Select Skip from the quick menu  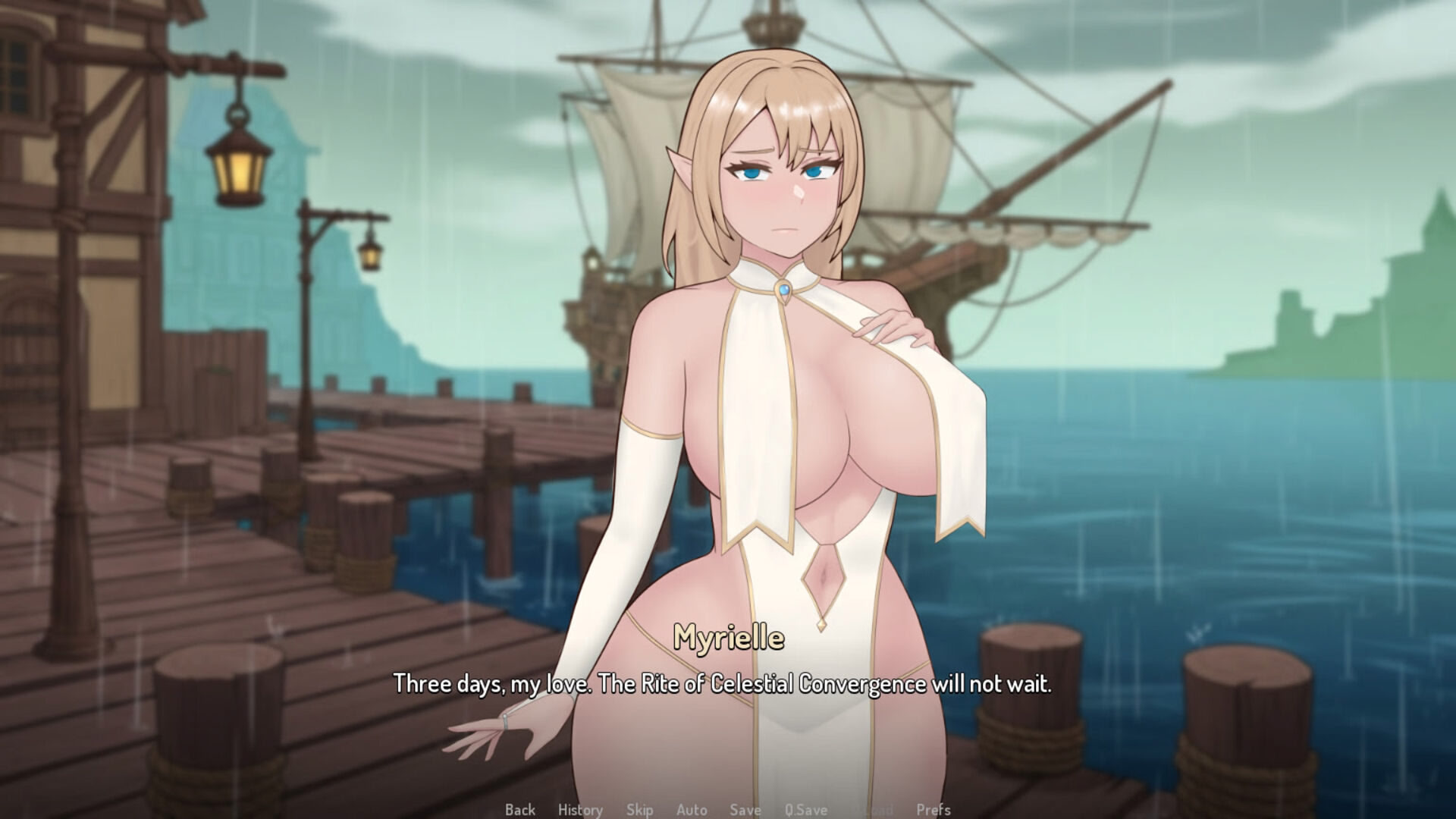641,809
